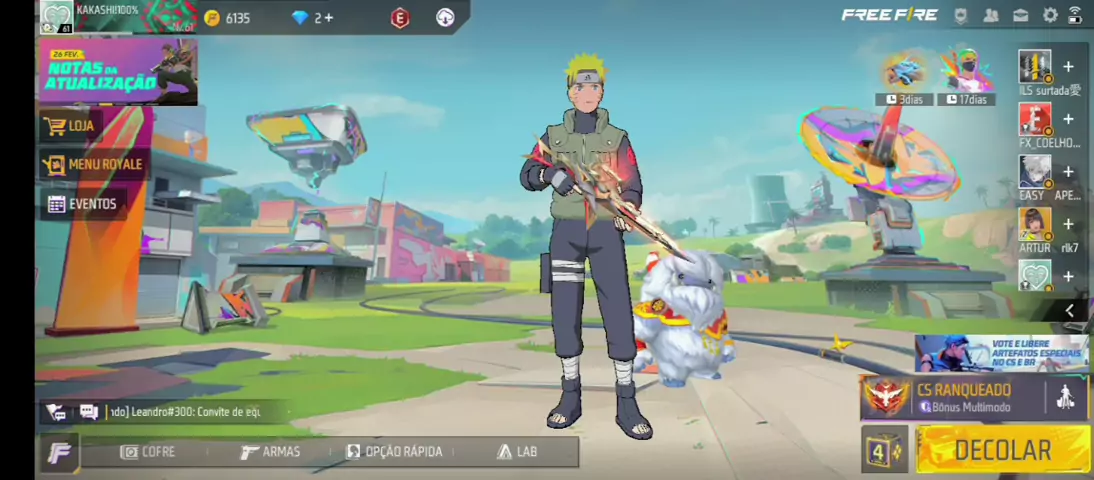1094x480 pixels.
Task: Invite FX_COELHO to the squad
Action: pyautogui.click(x=1068, y=120)
